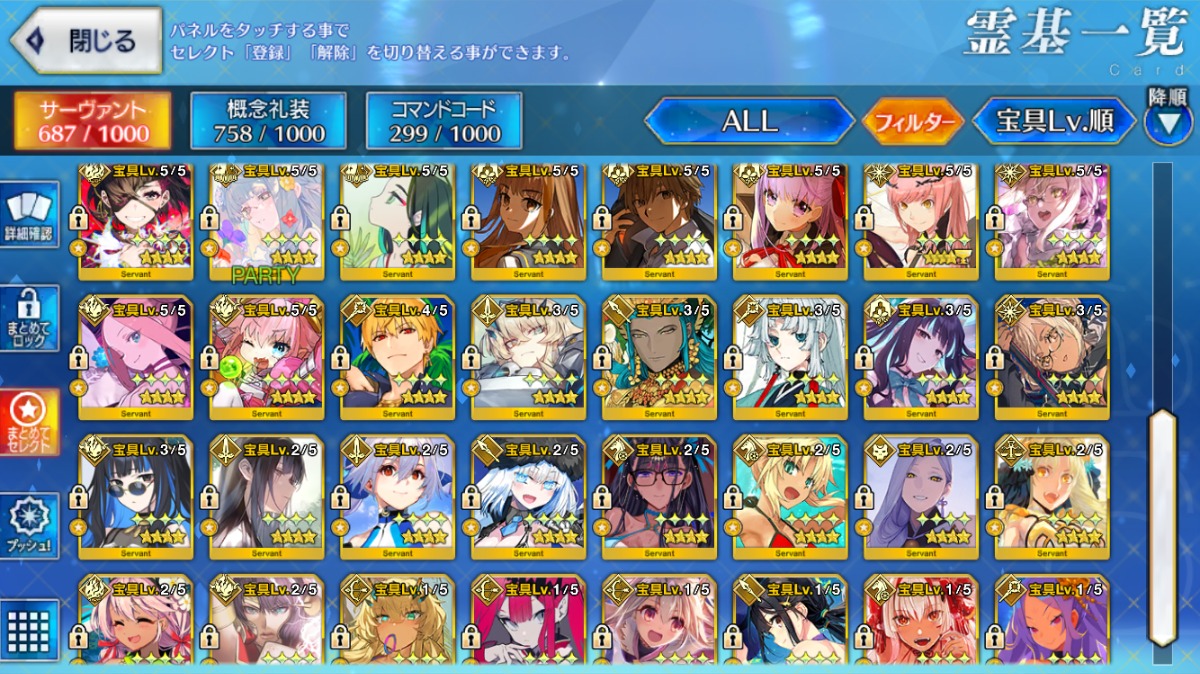Click the servant list scrollbar handle
The height and width of the screenshot is (674, 1200).
(x=1161, y=525)
